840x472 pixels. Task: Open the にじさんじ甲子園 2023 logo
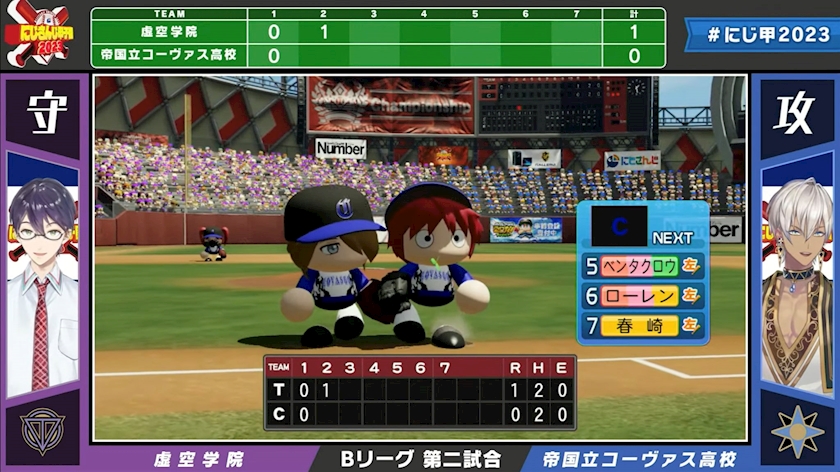coord(37,36)
